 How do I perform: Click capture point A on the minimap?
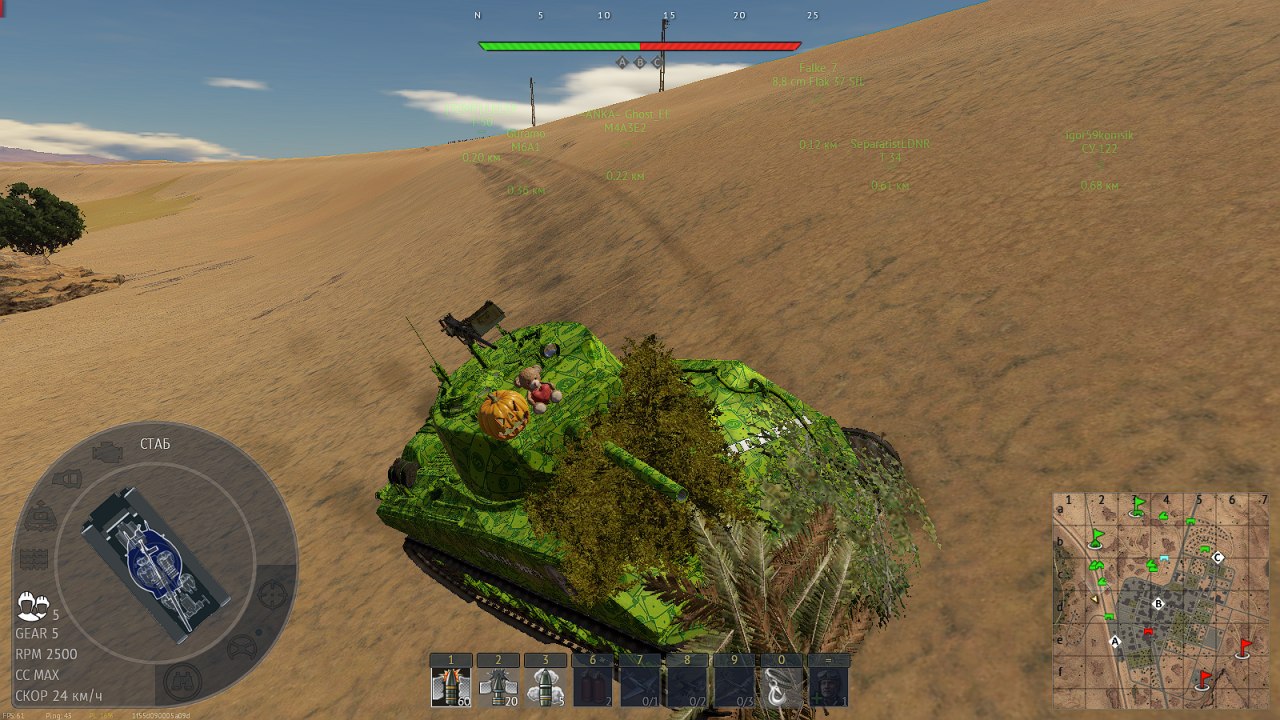tap(1115, 642)
